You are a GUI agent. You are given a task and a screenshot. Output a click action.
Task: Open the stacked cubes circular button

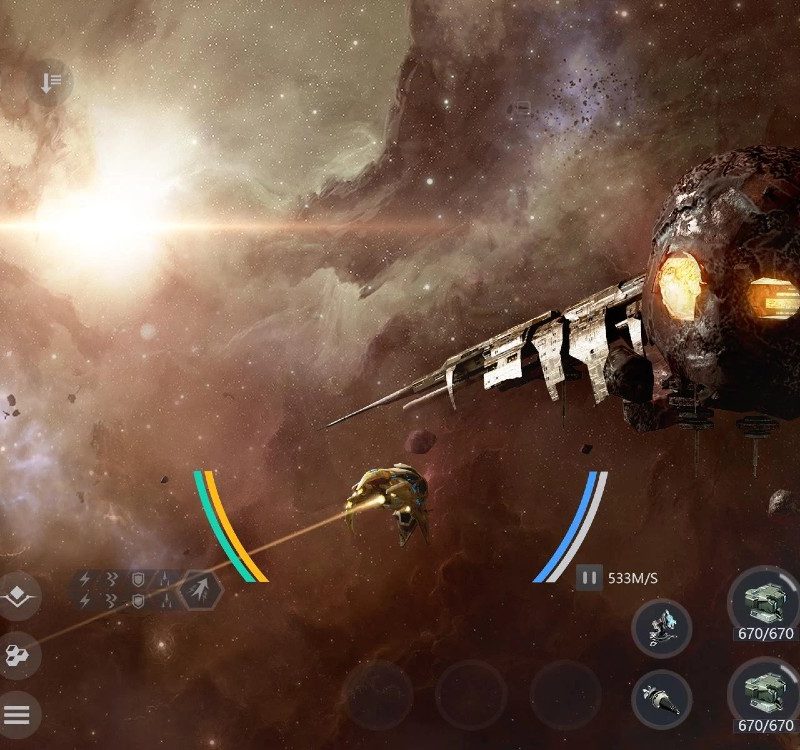pyautogui.click(x=18, y=656)
